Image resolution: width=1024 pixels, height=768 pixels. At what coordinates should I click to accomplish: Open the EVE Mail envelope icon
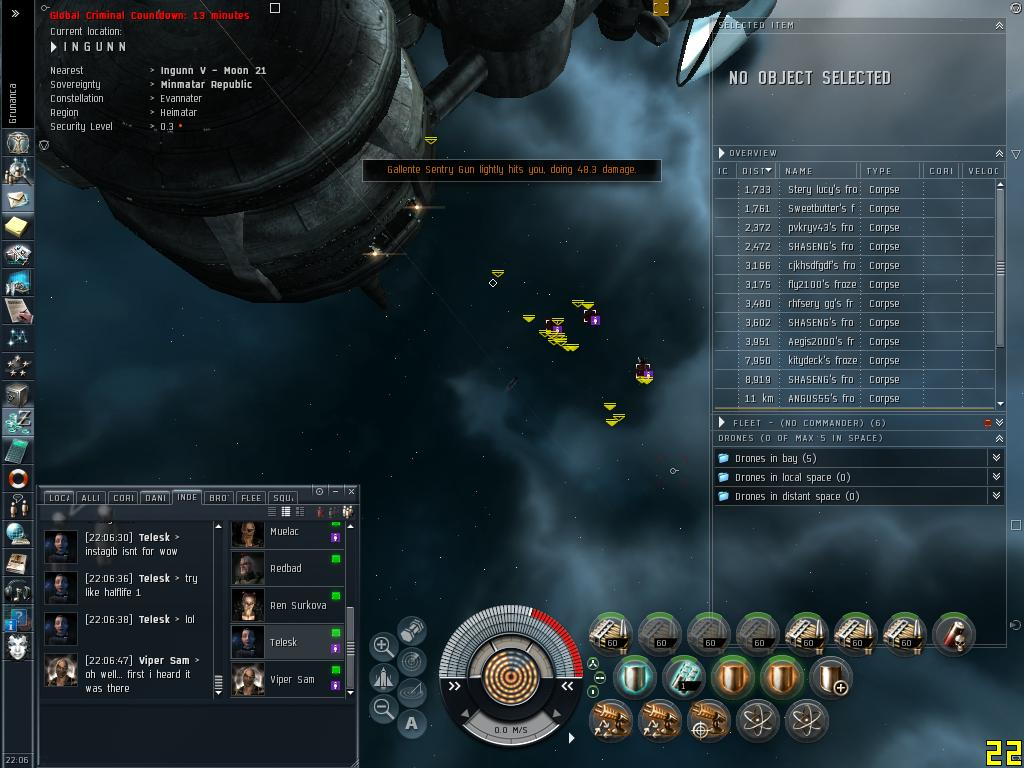tap(17, 198)
